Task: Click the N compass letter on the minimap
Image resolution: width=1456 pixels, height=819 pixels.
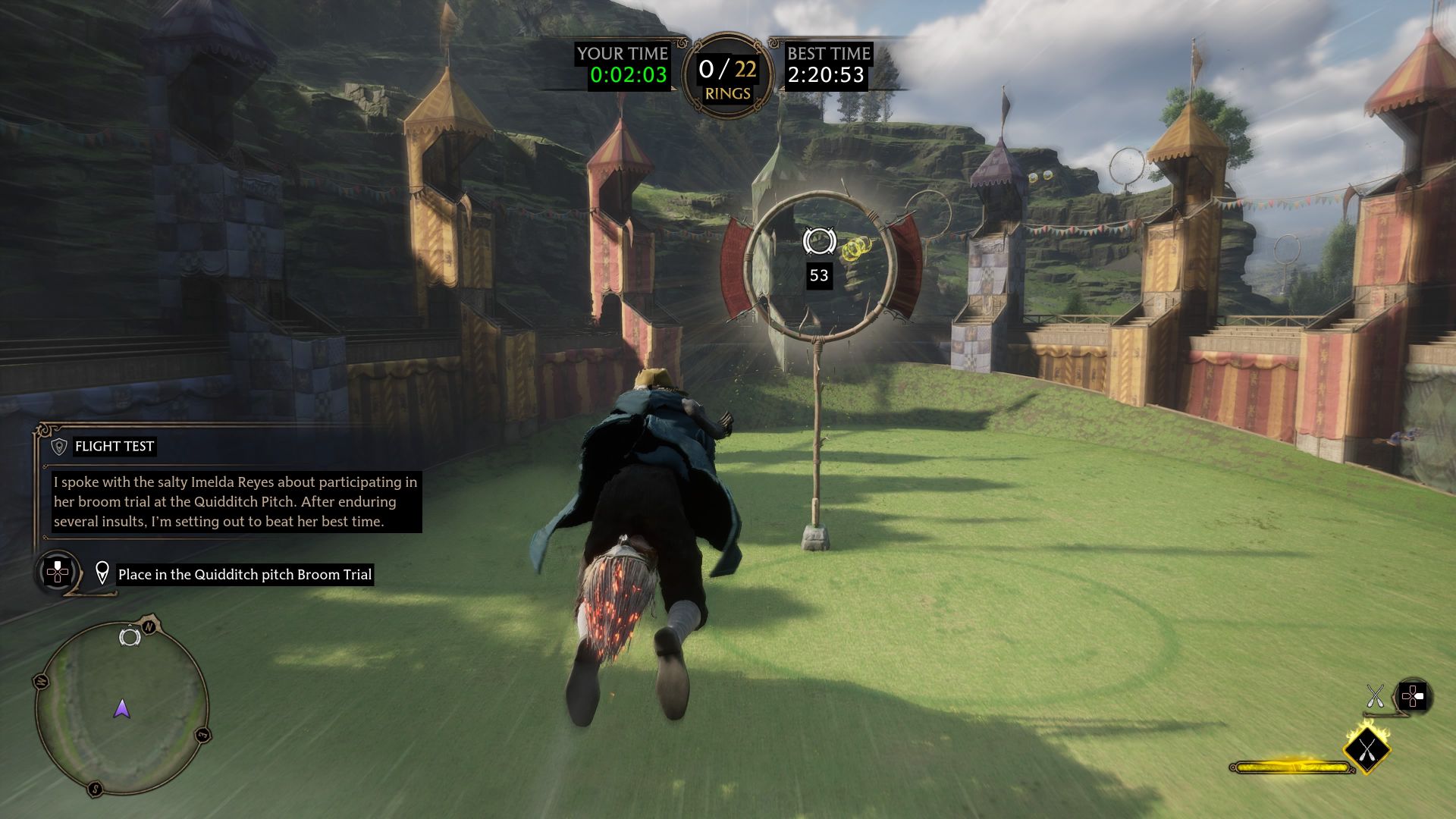Action: [148, 627]
